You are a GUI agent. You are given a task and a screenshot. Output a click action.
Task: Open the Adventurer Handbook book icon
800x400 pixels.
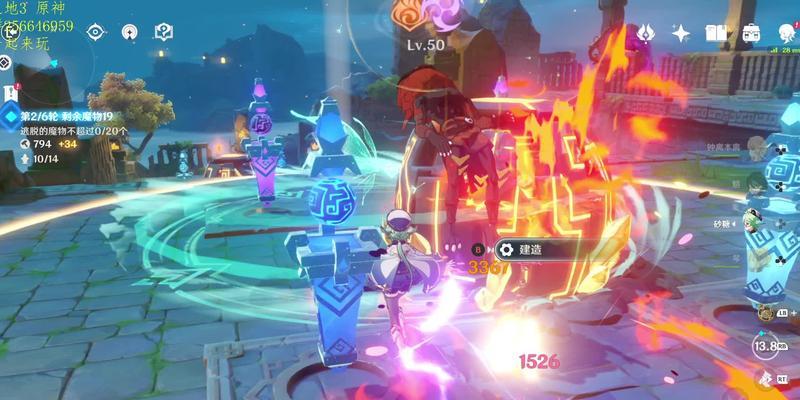point(714,33)
